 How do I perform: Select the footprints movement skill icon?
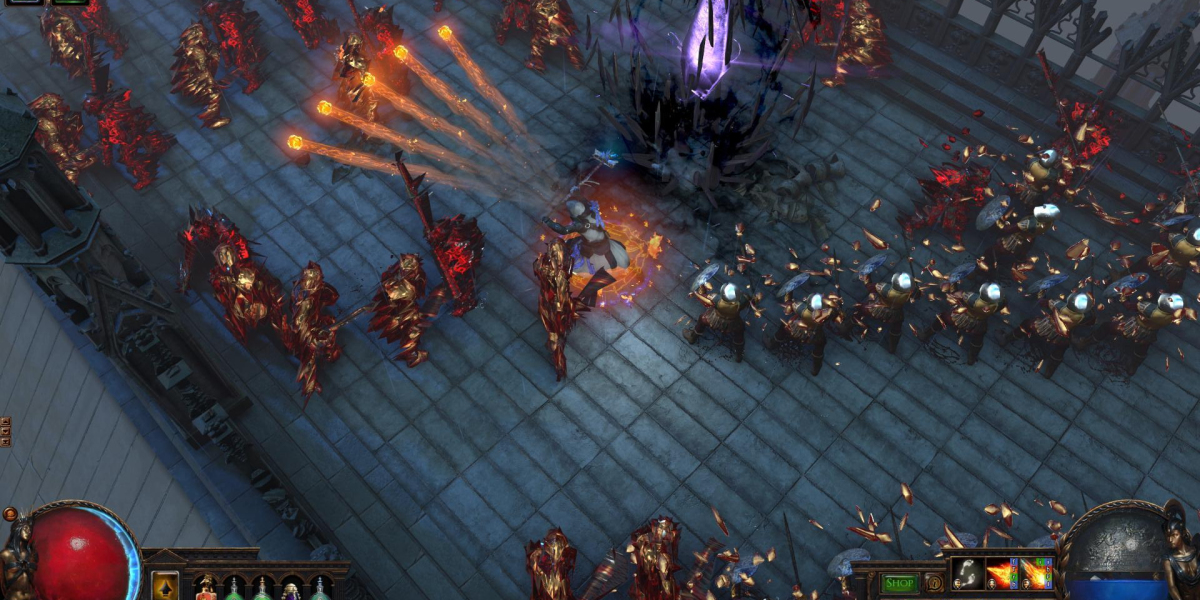point(967,574)
